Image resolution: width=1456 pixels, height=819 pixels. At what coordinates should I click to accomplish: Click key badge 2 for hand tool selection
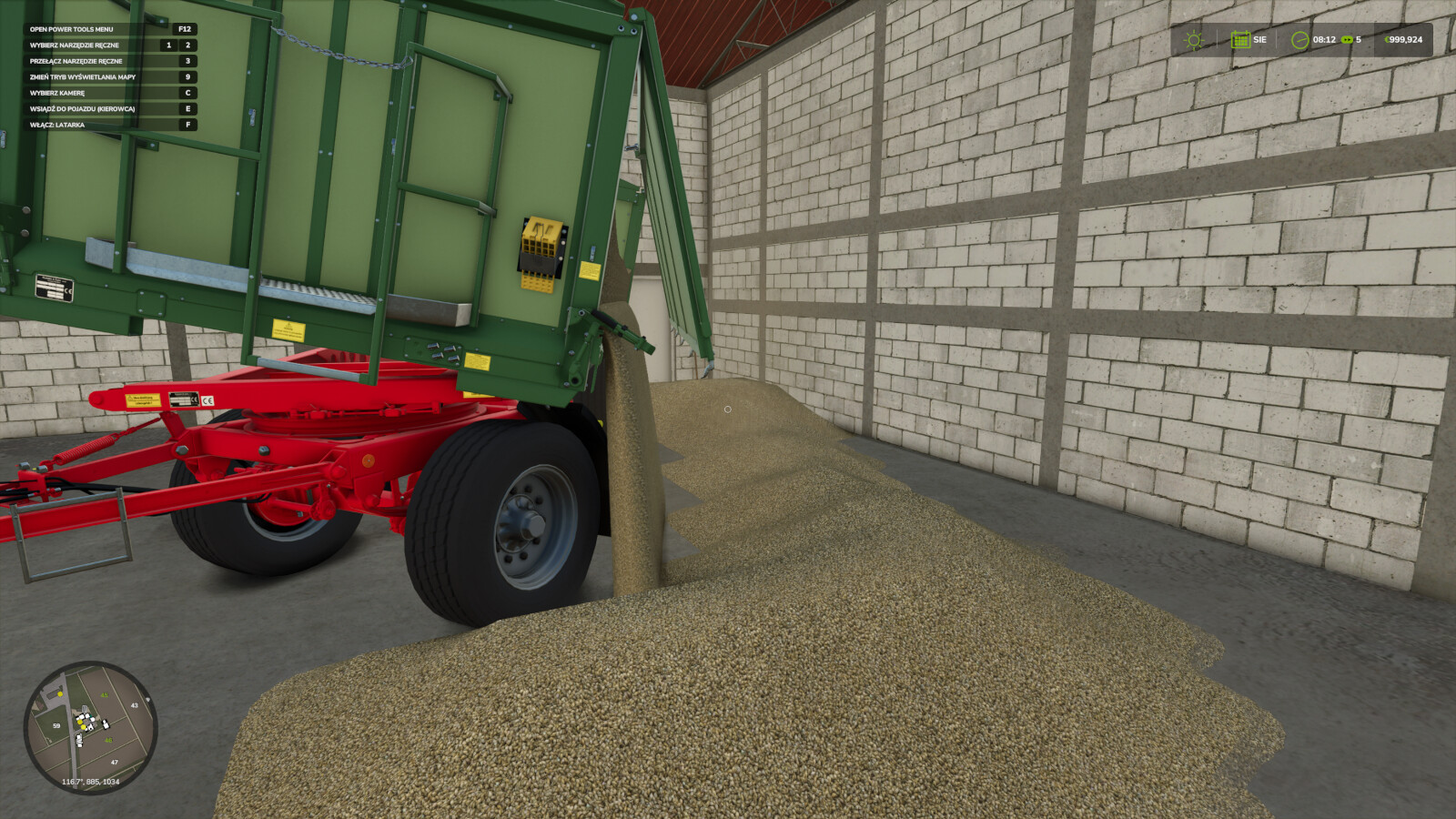pyautogui.click(x=188, y=45)
